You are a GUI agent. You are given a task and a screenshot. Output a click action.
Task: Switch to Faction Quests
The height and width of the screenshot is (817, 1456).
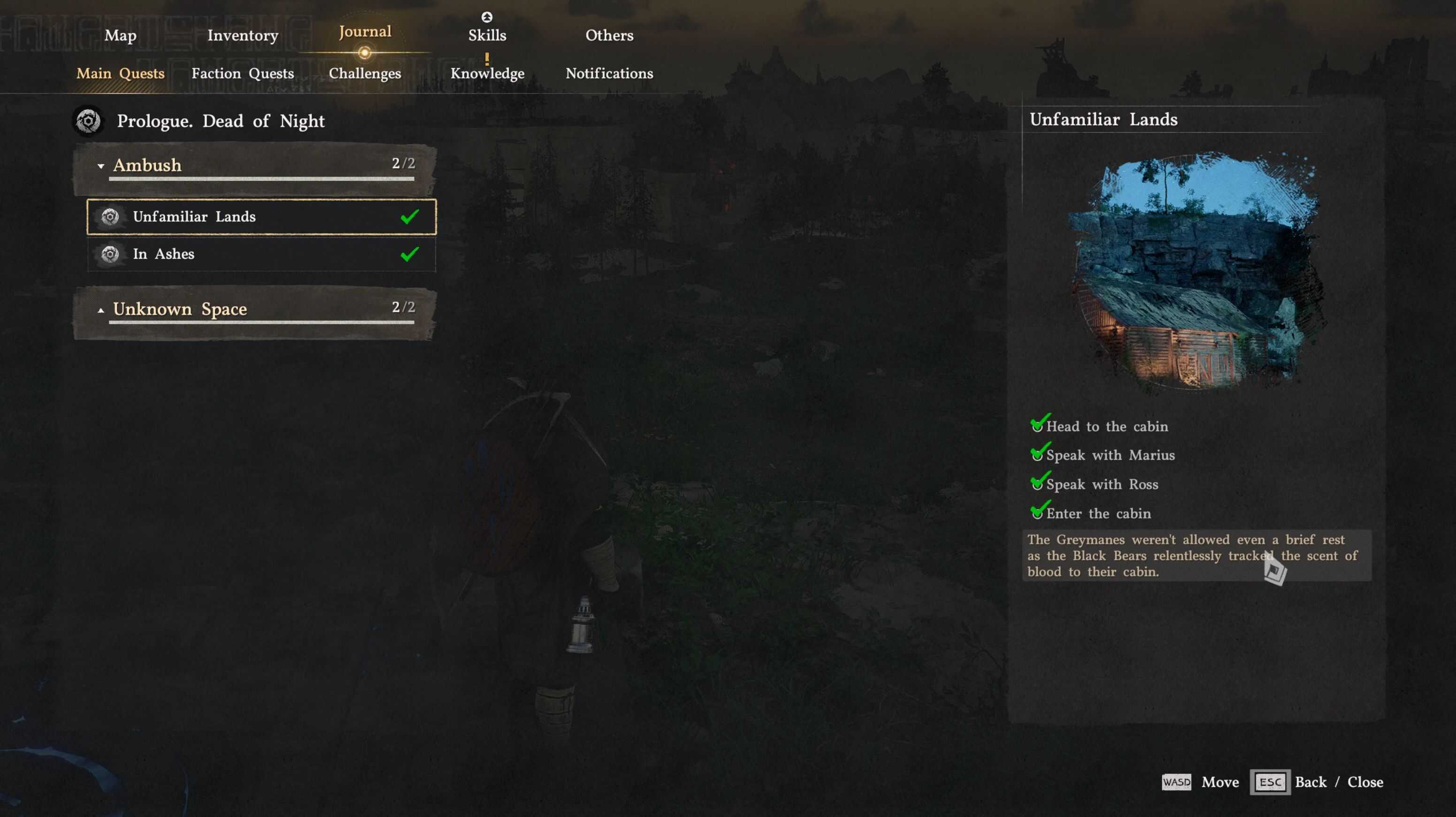pos(243,74)
